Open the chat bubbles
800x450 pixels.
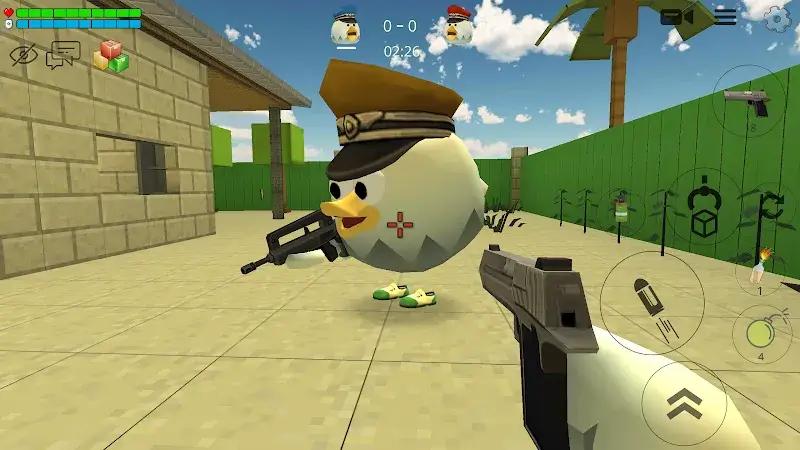click(63, 54)
